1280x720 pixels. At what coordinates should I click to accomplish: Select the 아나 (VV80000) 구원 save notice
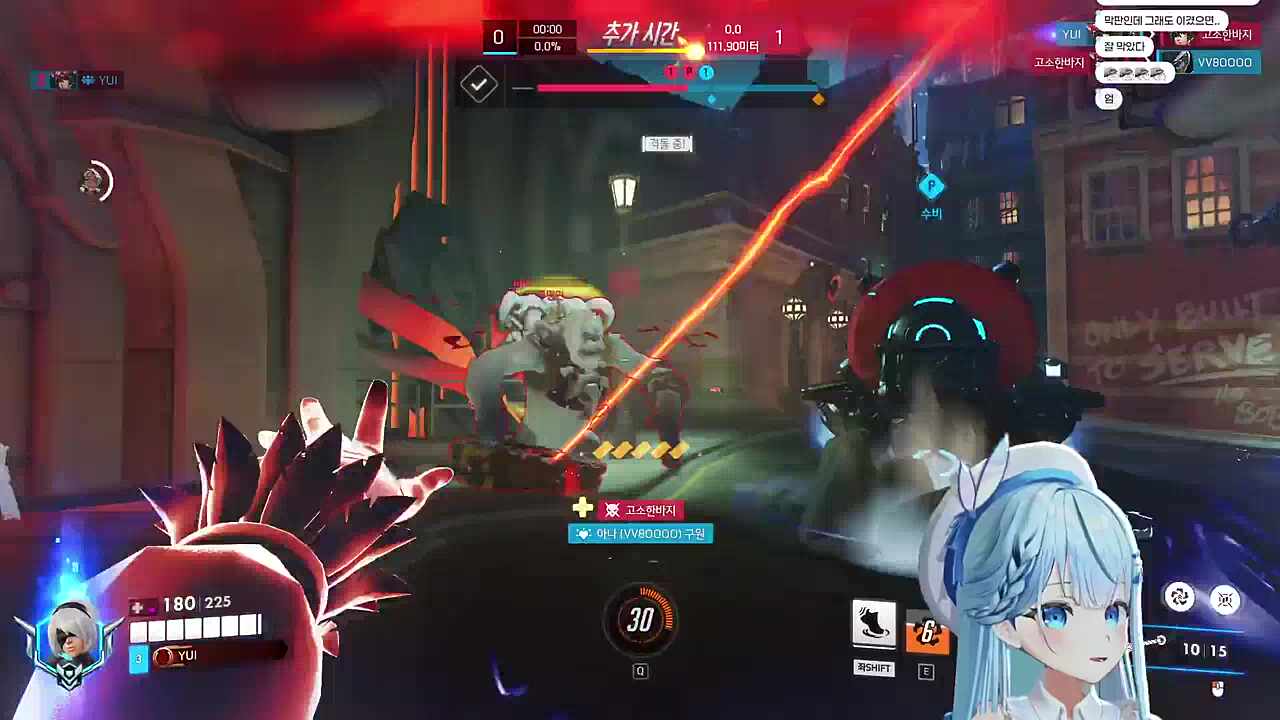click(x=640, y=534)
